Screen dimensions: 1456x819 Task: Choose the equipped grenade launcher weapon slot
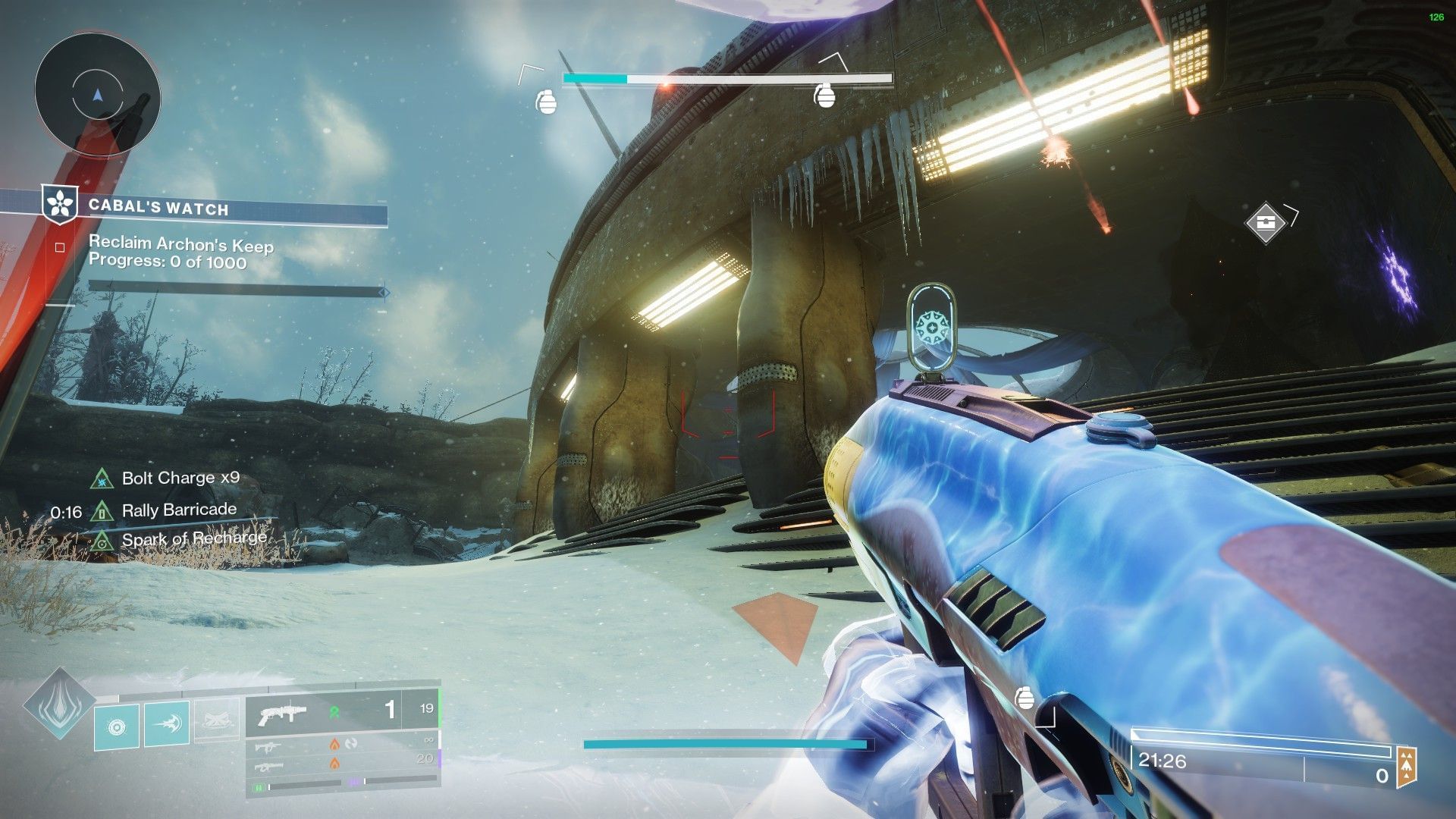coord(341,711)
